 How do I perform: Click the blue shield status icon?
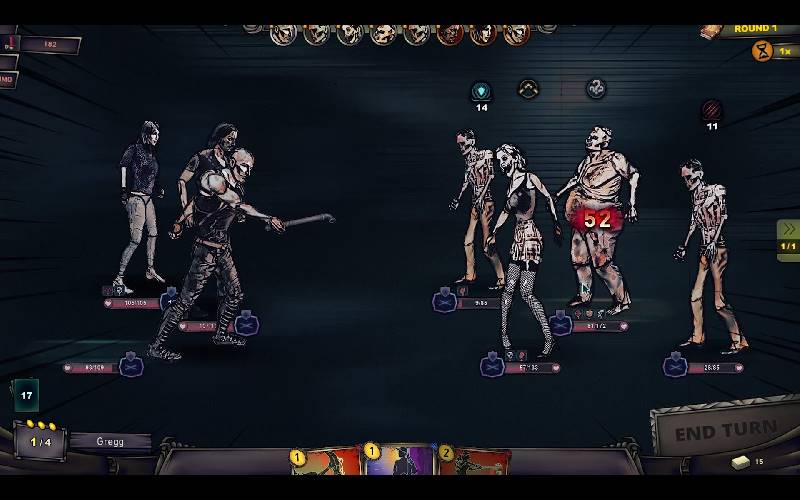[x=482, y=91]
